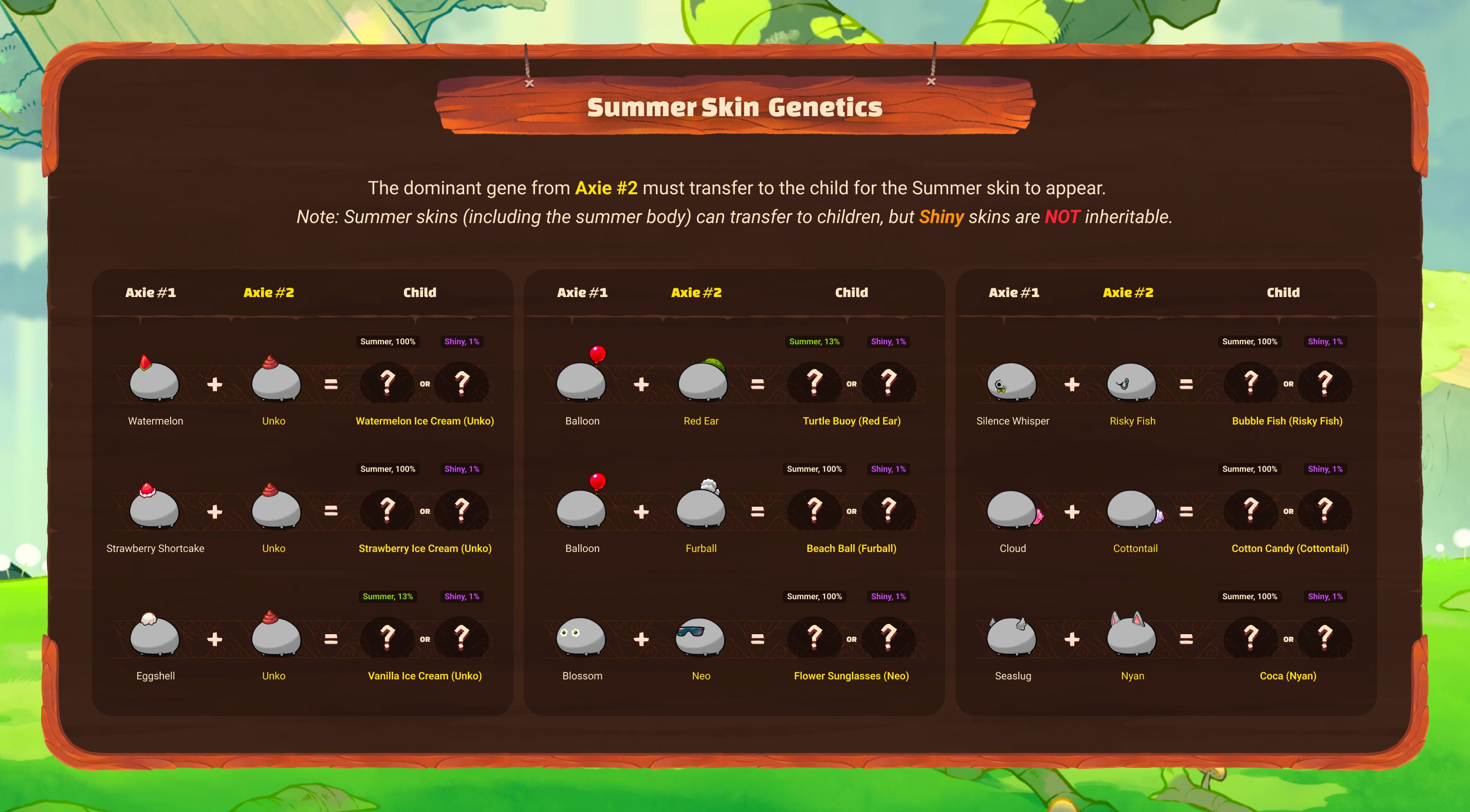Open the Watermelon Ice Cream (Unko) link

point(425,420)
